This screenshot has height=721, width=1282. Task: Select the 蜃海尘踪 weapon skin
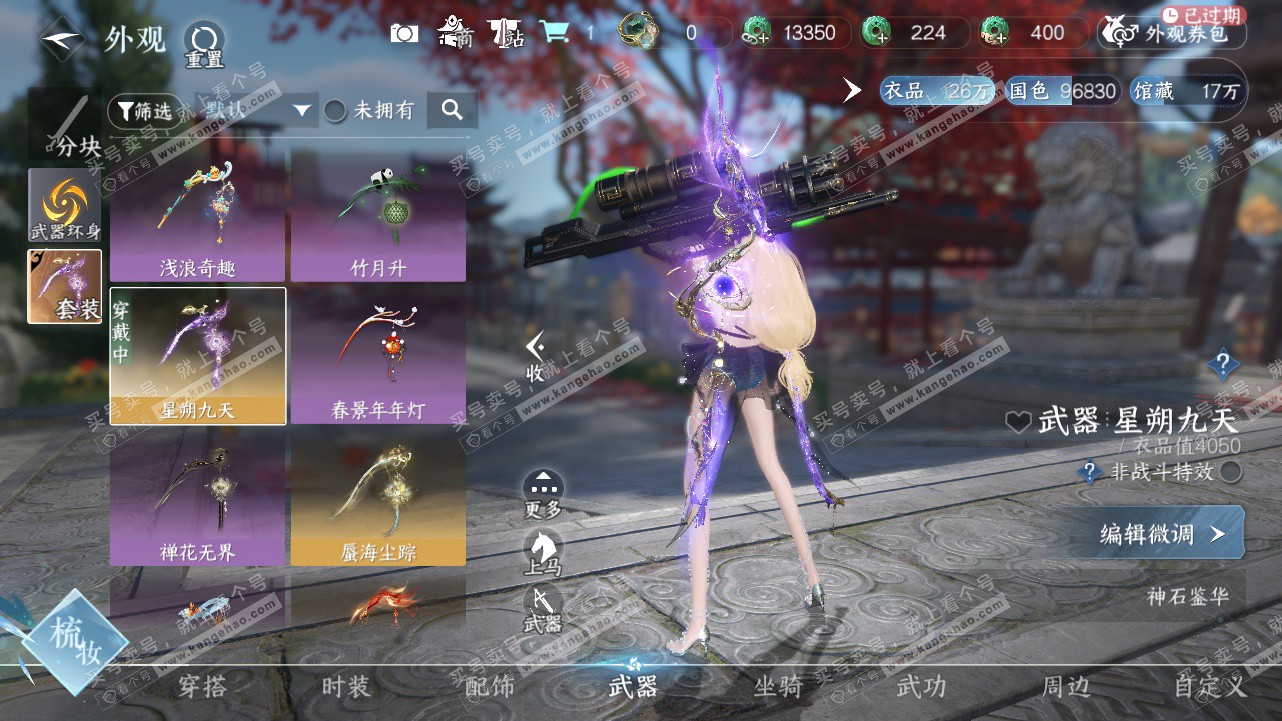tap(378, 498)
